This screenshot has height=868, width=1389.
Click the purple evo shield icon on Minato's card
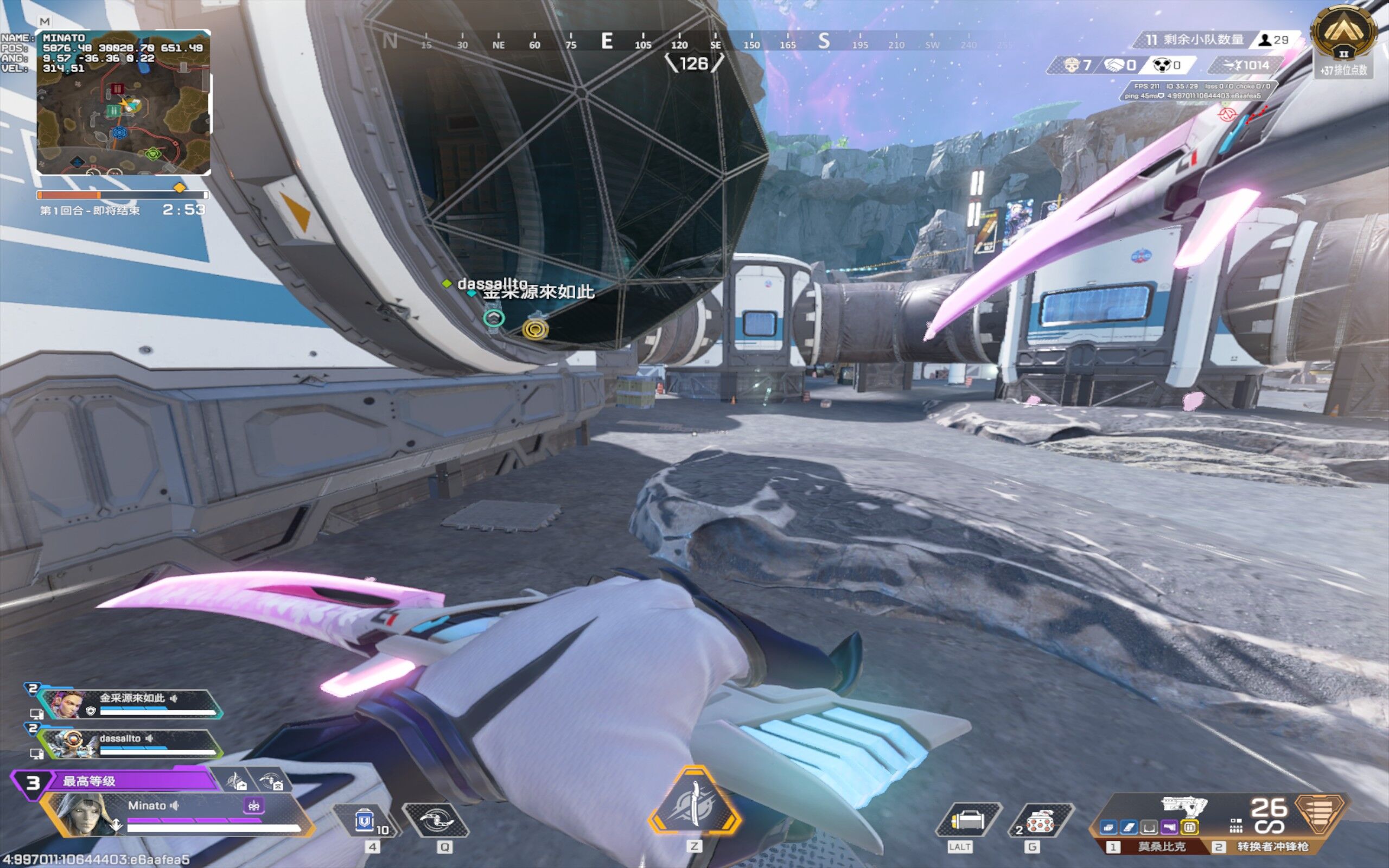(254, 806)
